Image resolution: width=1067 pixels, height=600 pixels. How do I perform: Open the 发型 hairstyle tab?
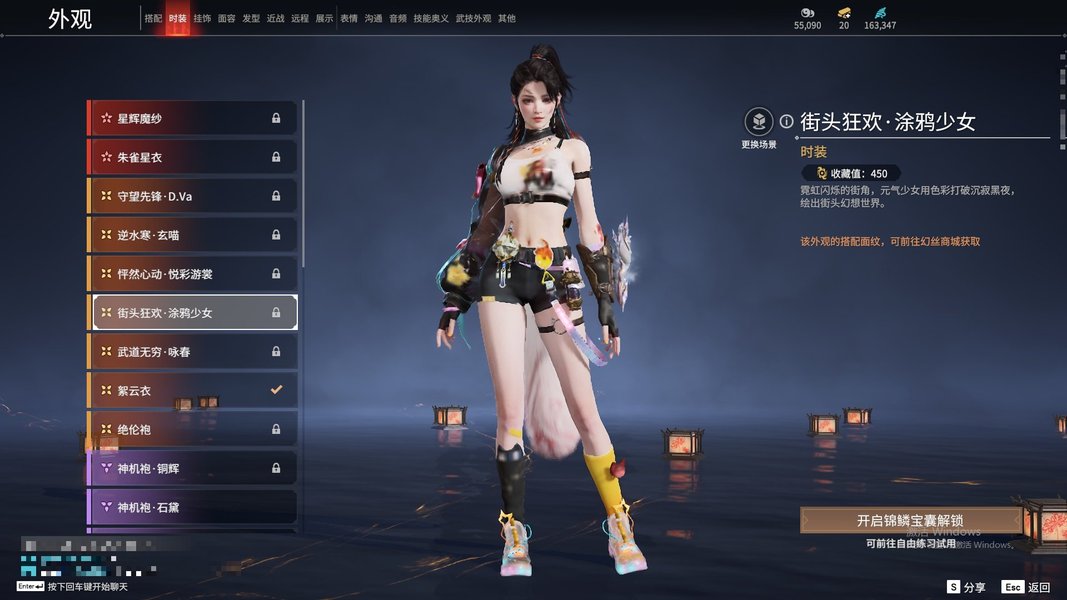(251, 19)
